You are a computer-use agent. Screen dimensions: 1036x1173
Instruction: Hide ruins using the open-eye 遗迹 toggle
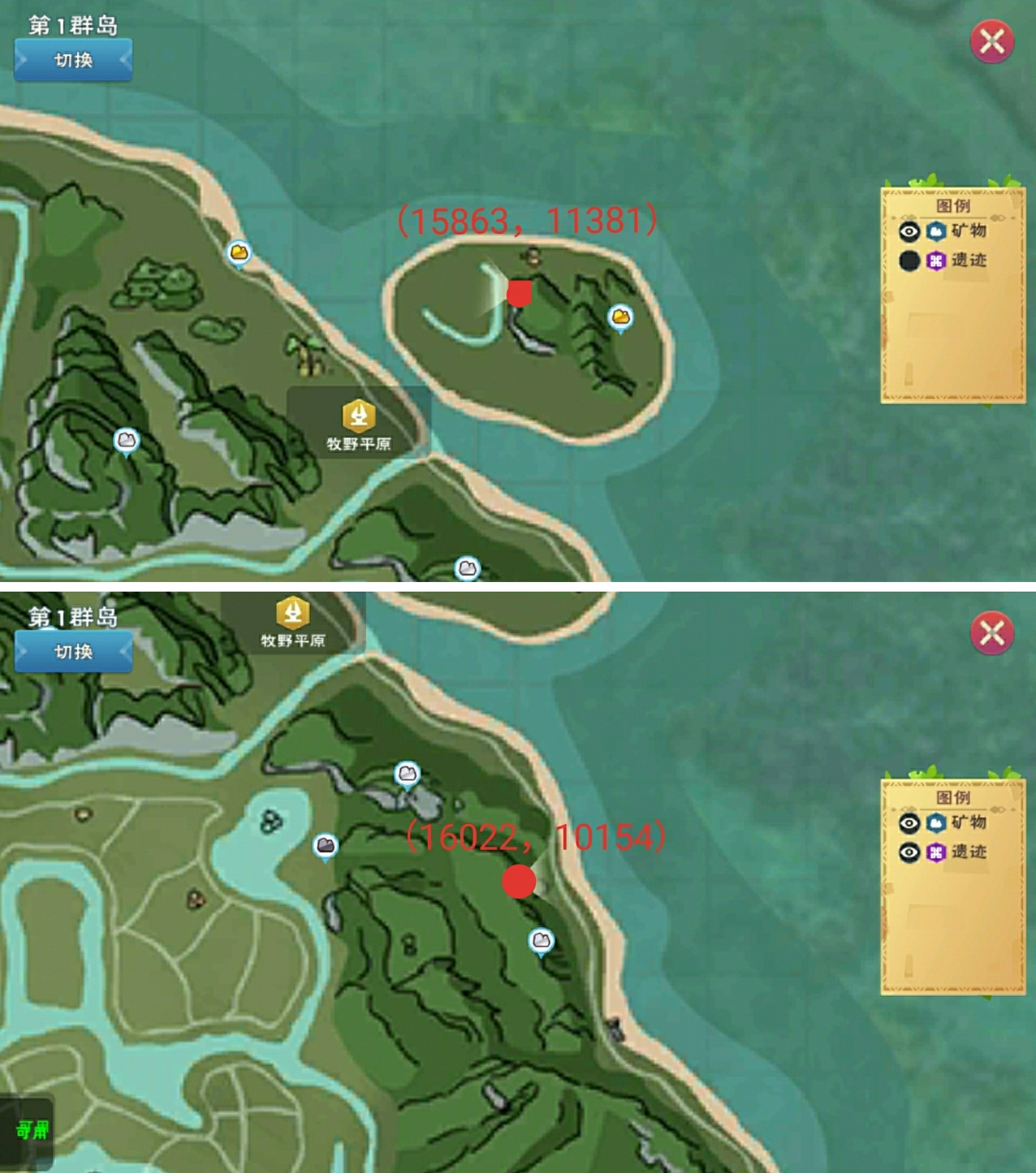[909, 853]
